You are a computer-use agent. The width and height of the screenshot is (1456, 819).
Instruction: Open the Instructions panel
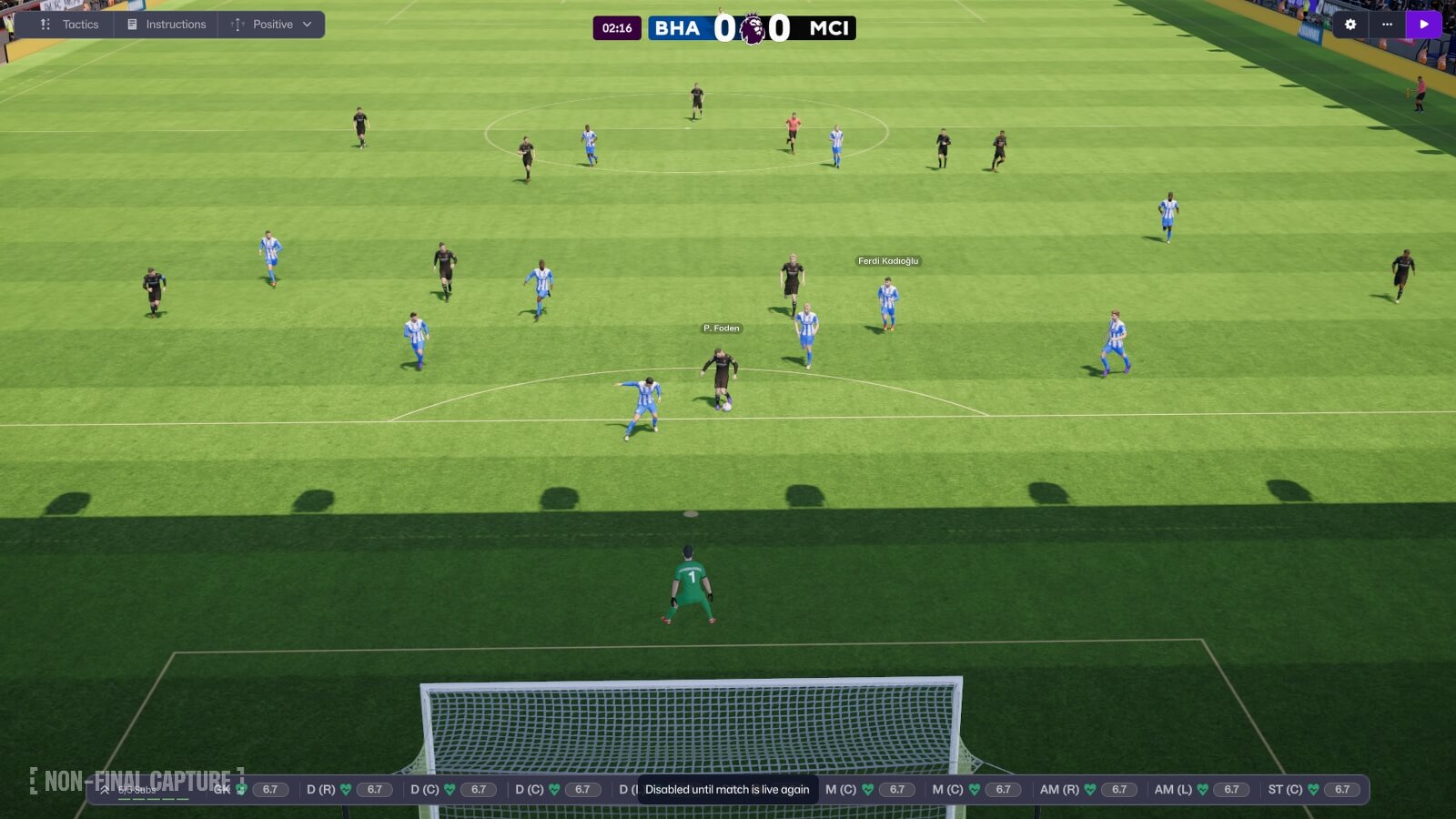coord(176,25)
